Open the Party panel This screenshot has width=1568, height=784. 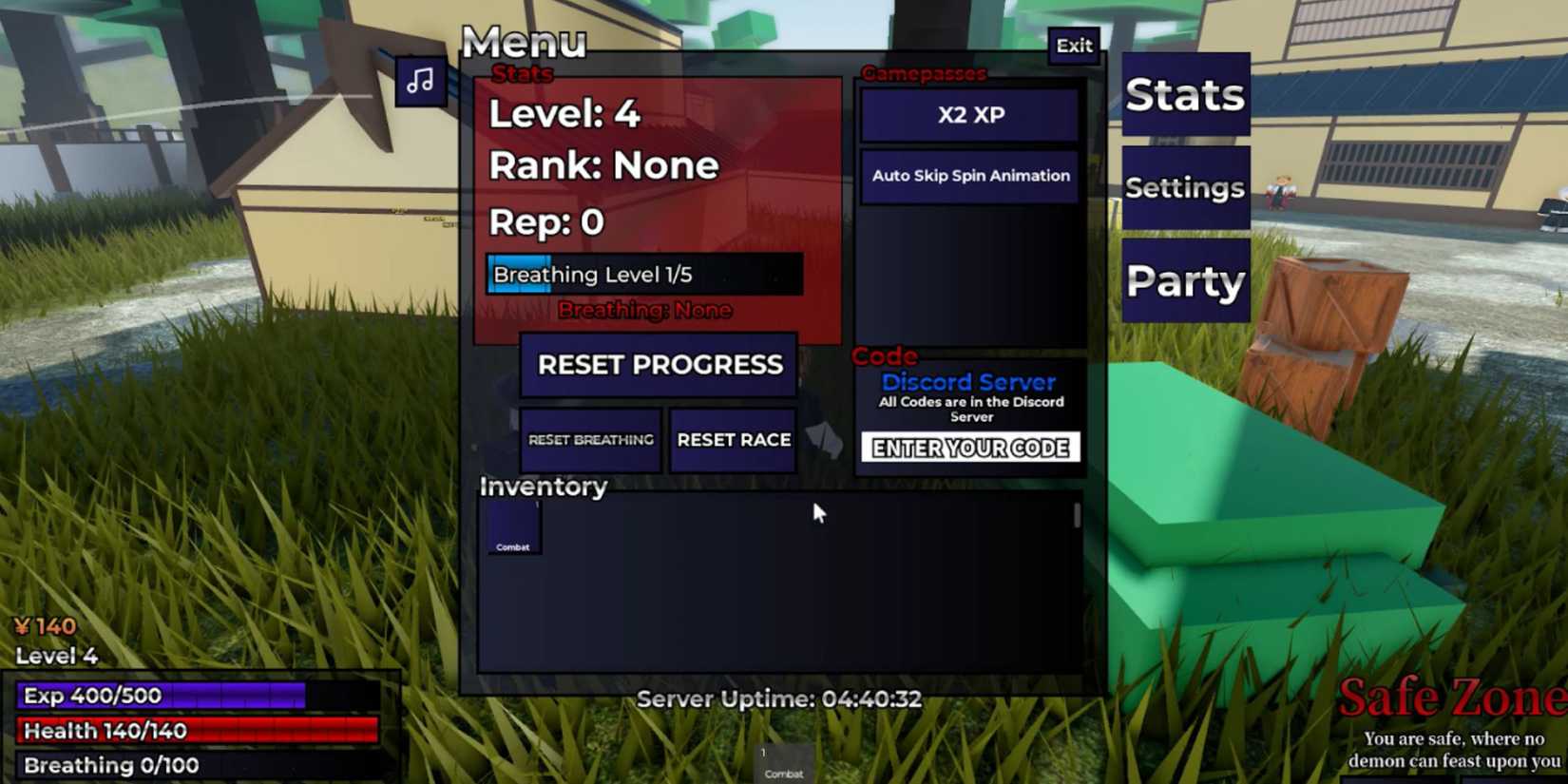point(1184,278)
